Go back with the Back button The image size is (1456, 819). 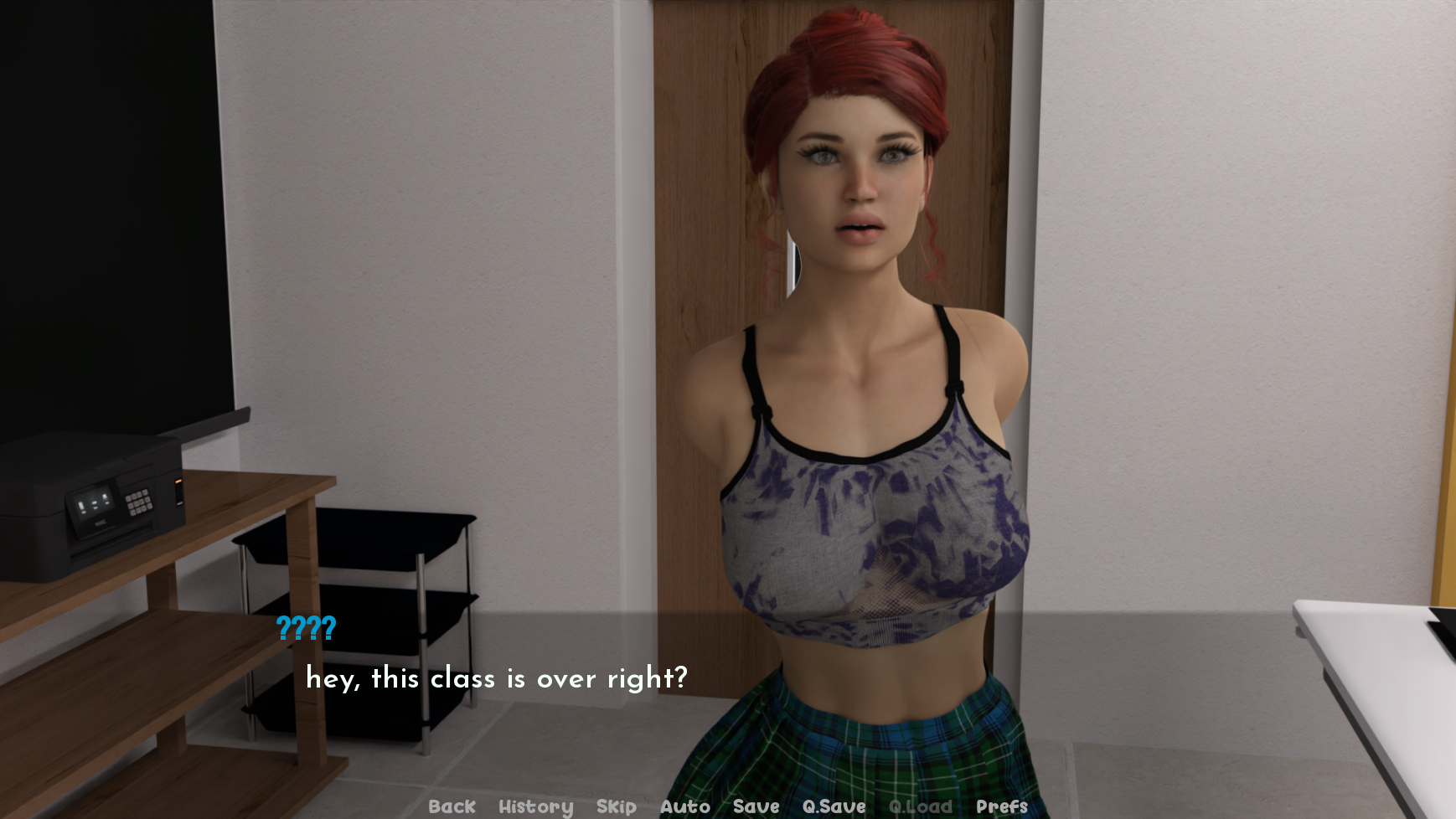coord(452,806)
